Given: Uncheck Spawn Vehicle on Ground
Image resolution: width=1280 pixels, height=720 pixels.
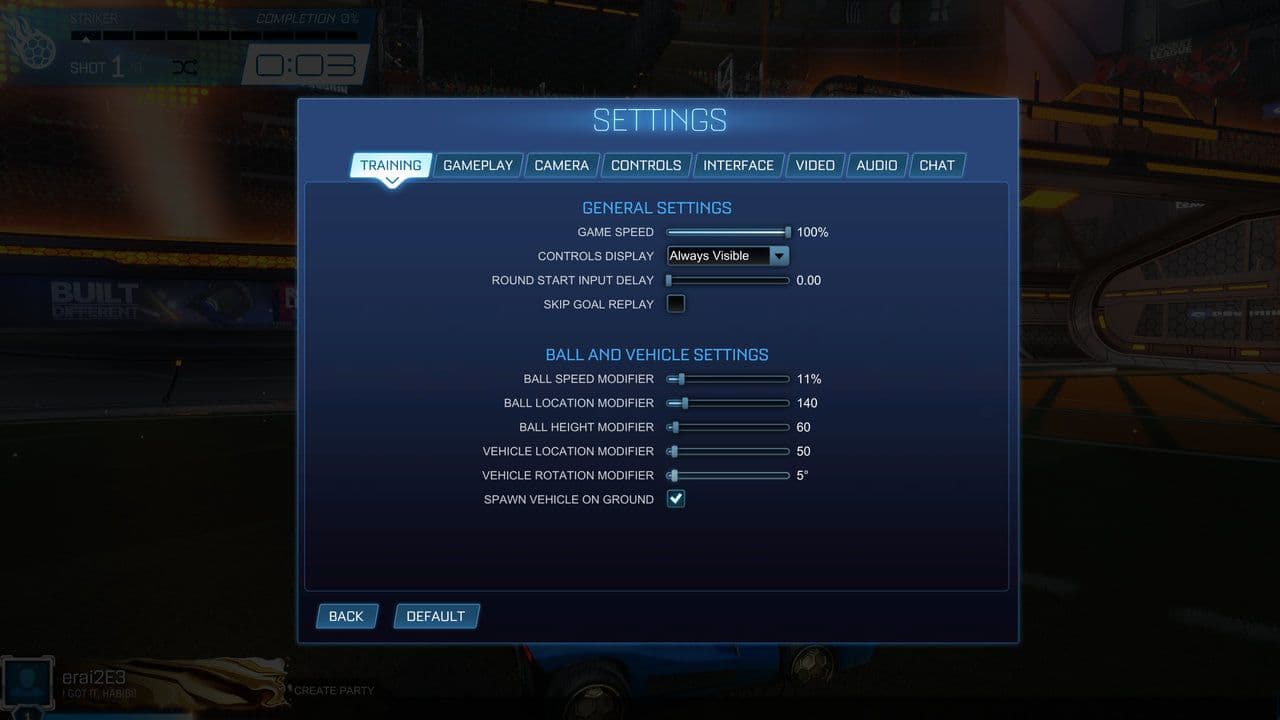Looking at the screenshot, I should pyautogui.click(x=676, y=499).
